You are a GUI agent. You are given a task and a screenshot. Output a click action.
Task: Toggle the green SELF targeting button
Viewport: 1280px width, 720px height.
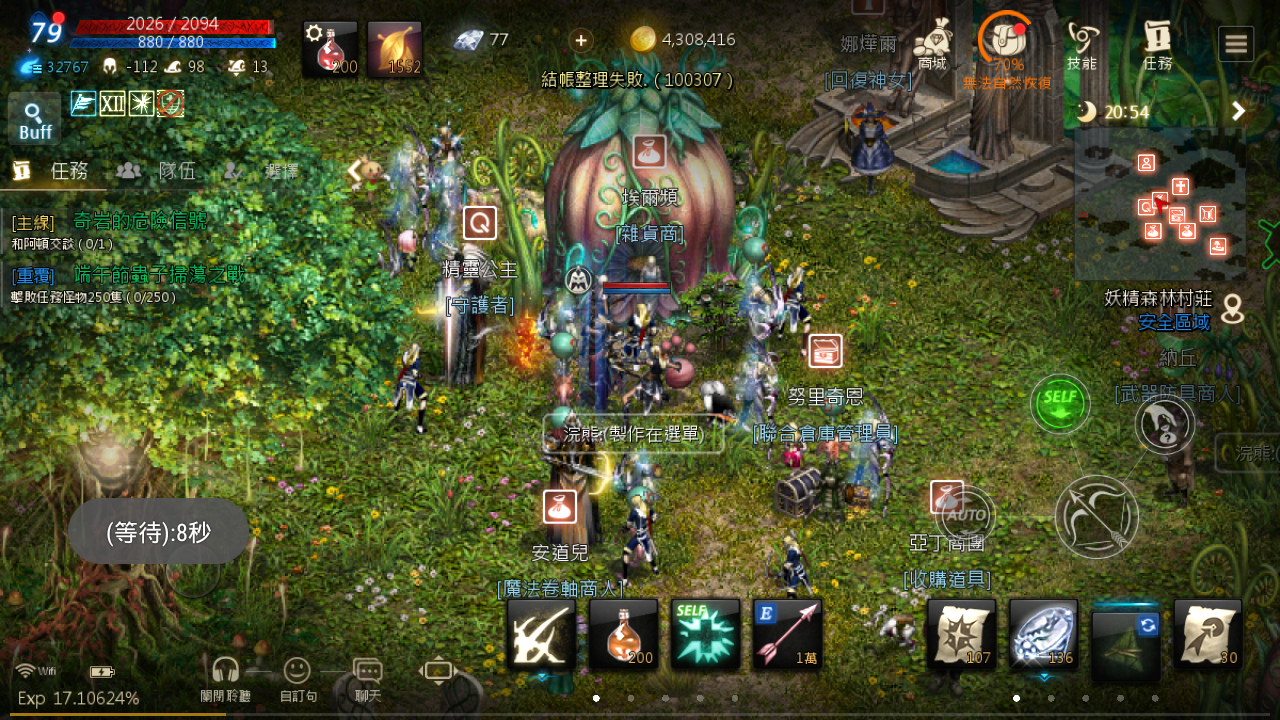pos(1059,404)
